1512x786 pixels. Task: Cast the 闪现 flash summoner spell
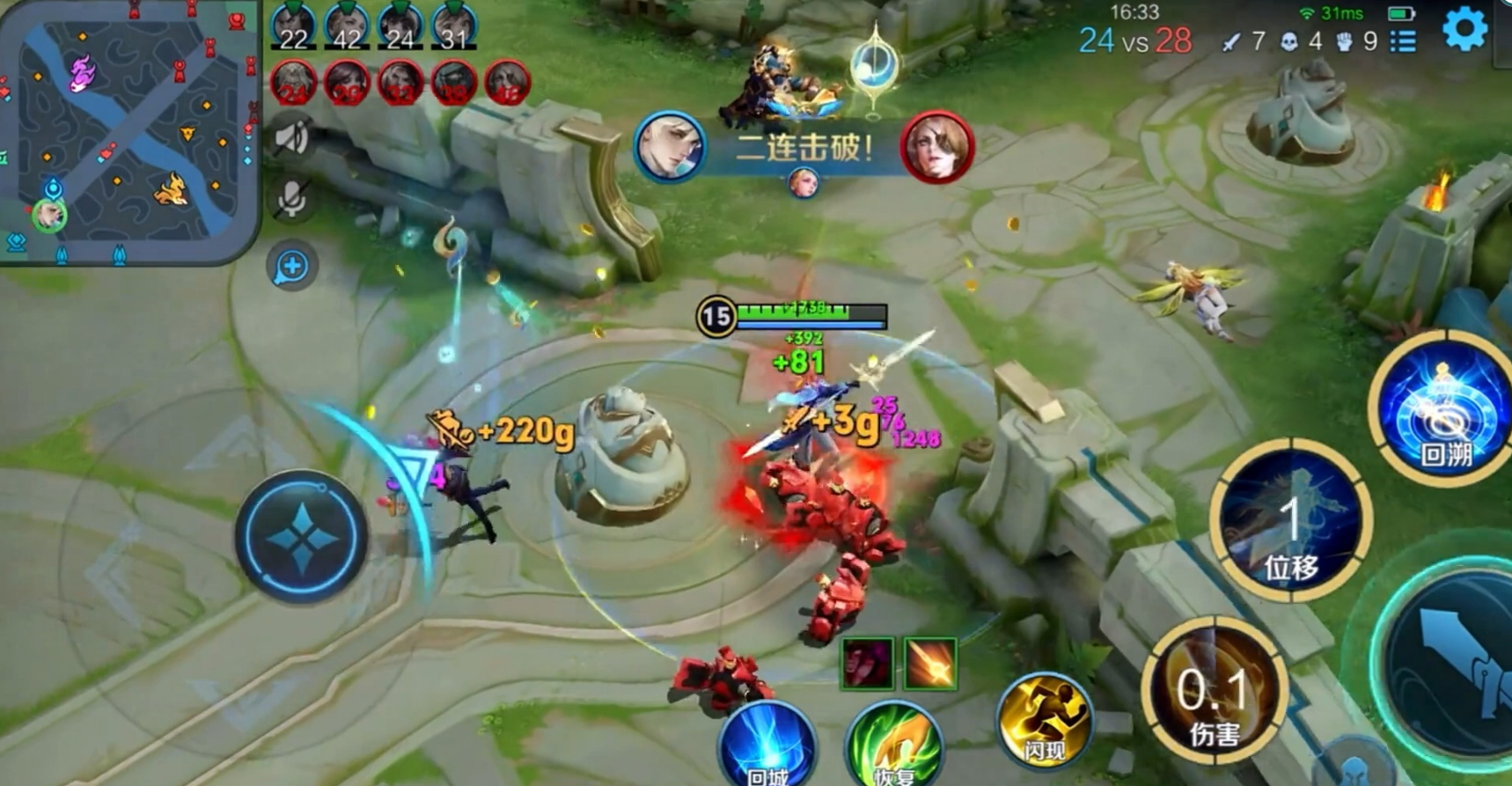(1044, 722)
